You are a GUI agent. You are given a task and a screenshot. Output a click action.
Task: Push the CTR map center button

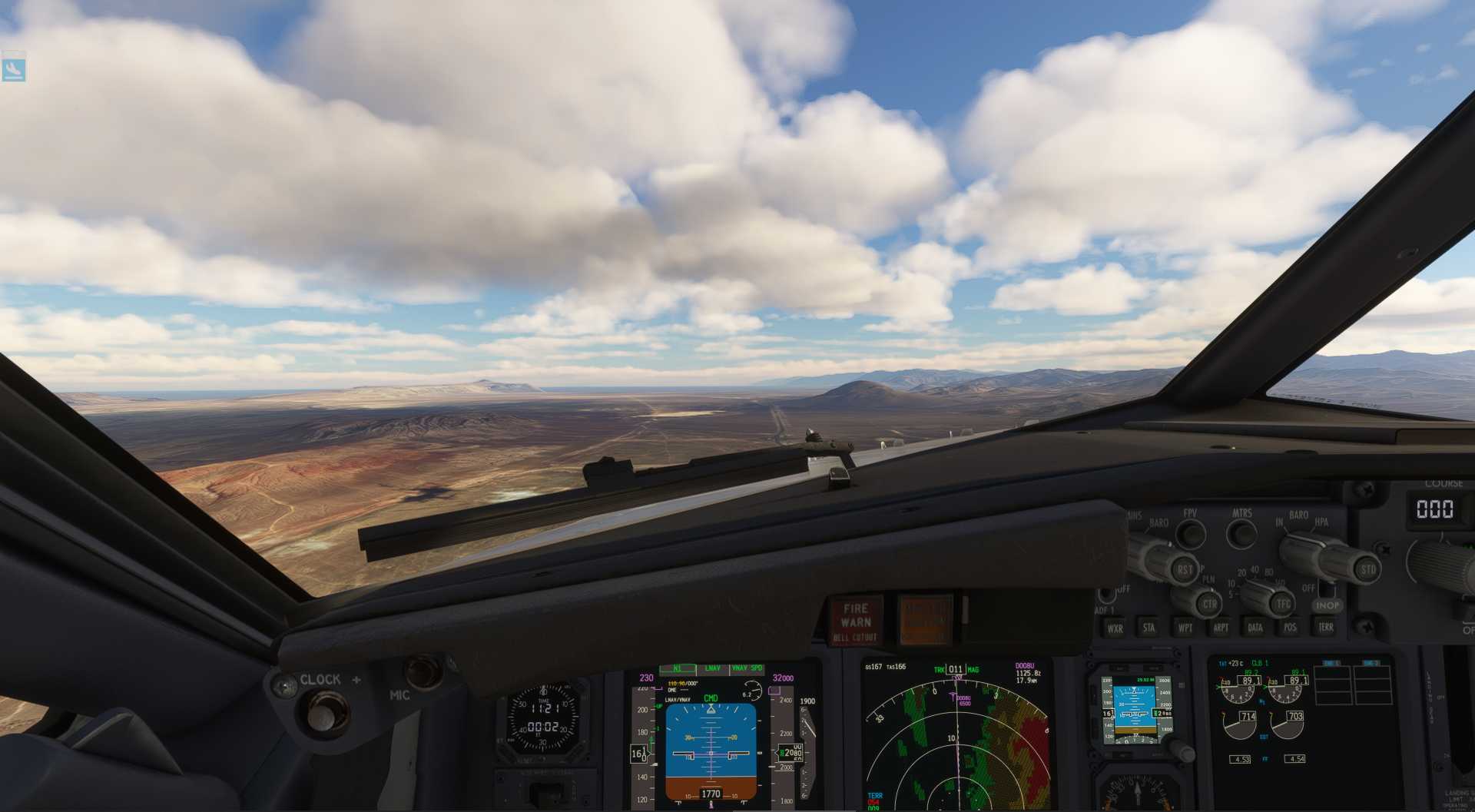pyautogui.click(x=1209, y=604)
